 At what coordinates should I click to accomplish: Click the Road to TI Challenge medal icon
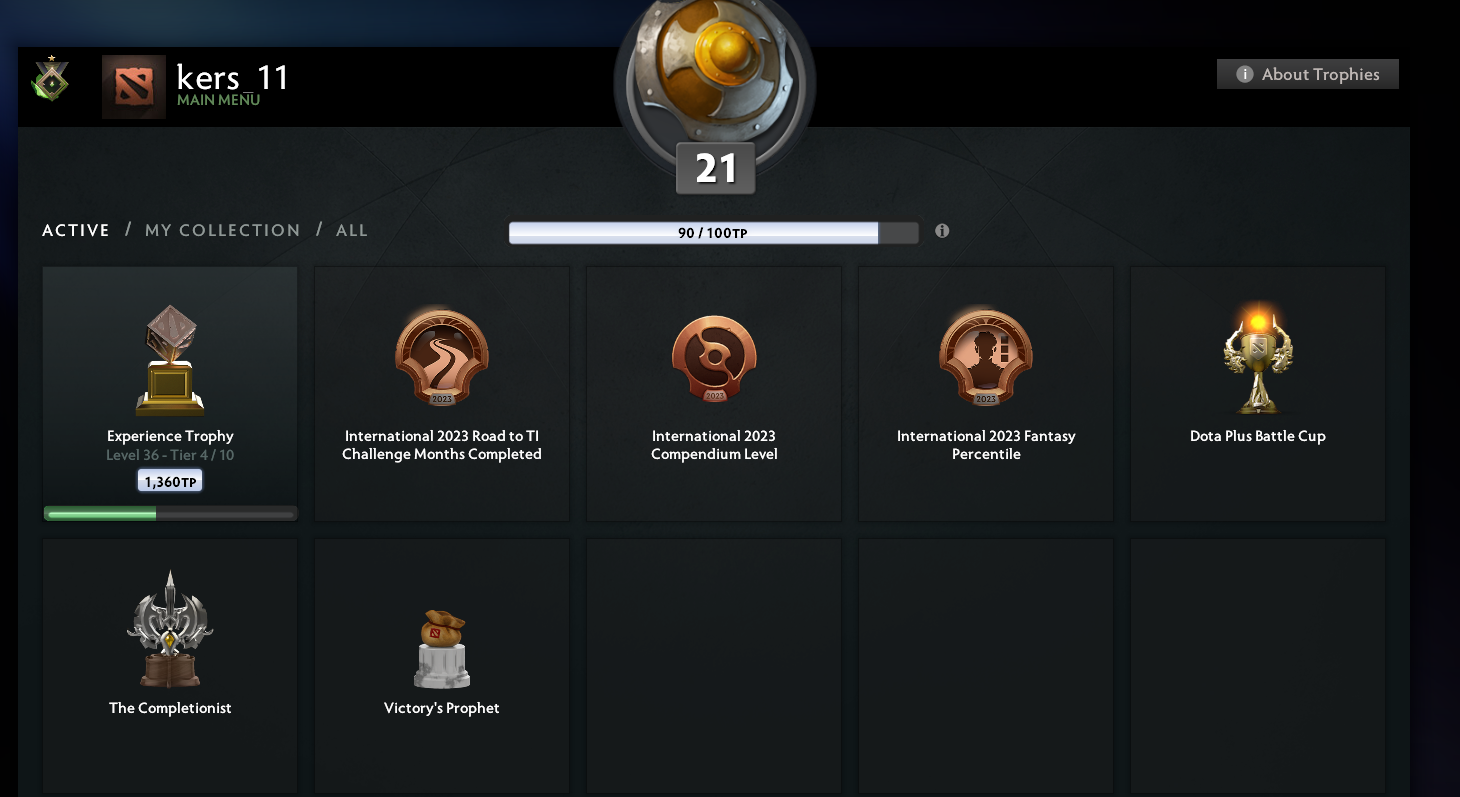441,358
